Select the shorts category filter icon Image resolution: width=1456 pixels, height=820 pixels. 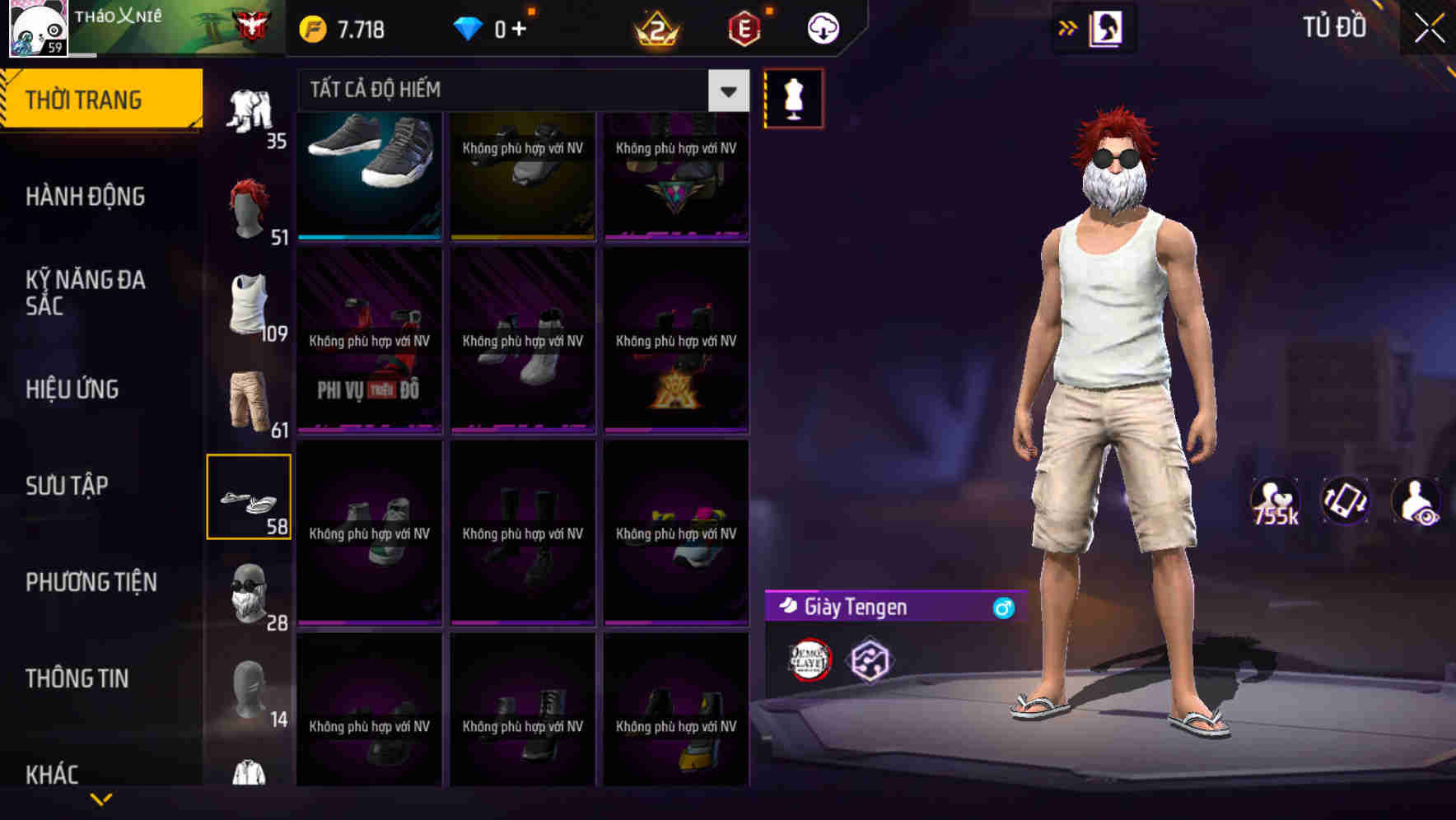(250, 401)
